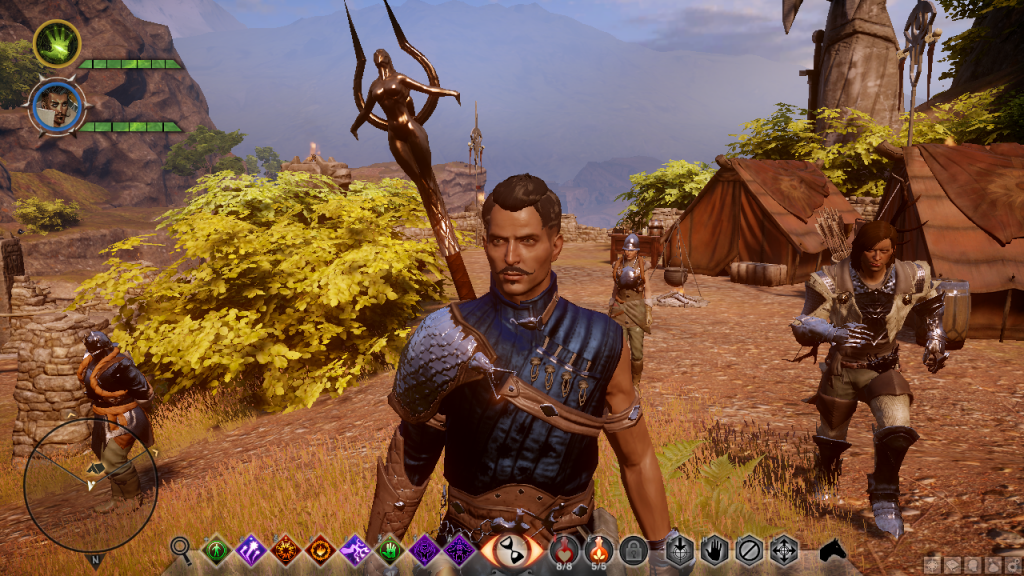Screen dimensions: 1024x576
Task: Activate the magnifying glass search icon
Action: click(x=181, y=547)
